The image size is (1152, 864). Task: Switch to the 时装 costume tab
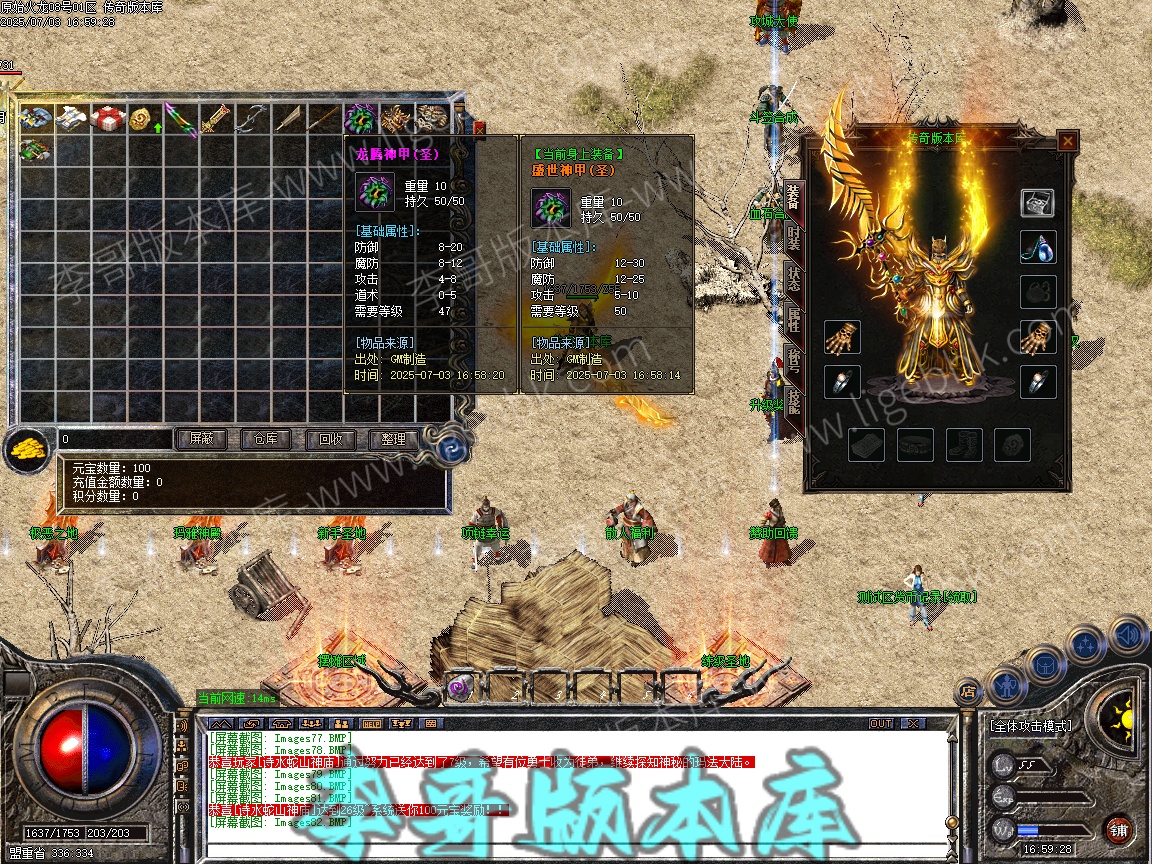pyautogui.click(x=792, y=238)
